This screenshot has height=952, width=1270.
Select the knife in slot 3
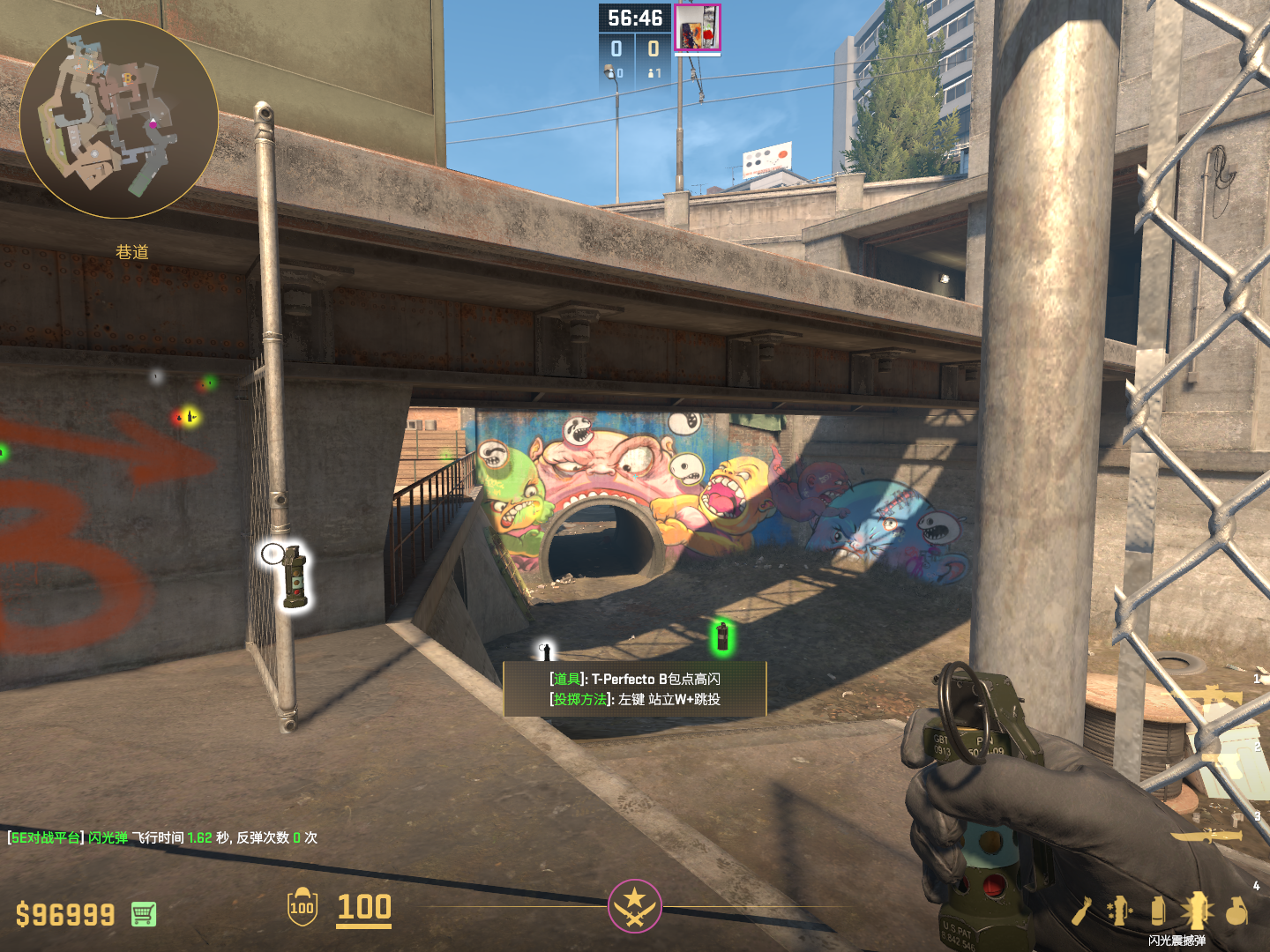pyautogui.click(x=1206, y=835)
